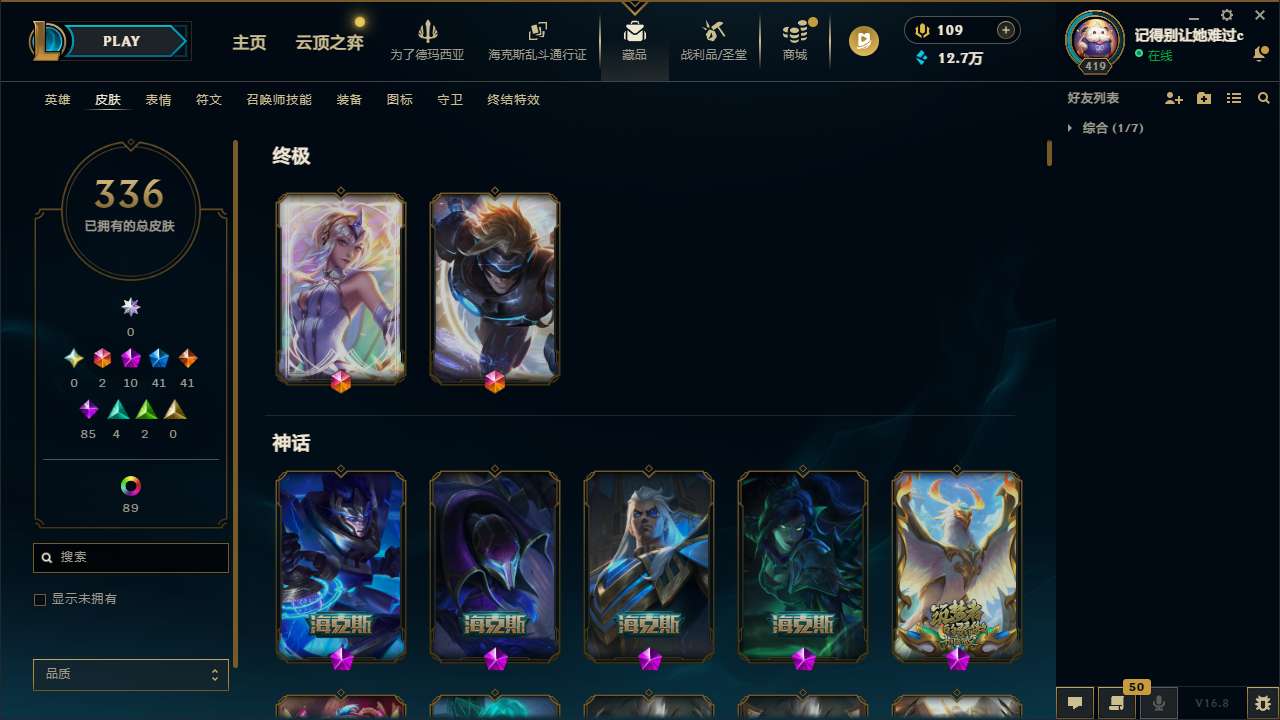Click the chromas color wheel showing 89
This screenshot has height=720, width=1280.
click(x=130, y=487)
